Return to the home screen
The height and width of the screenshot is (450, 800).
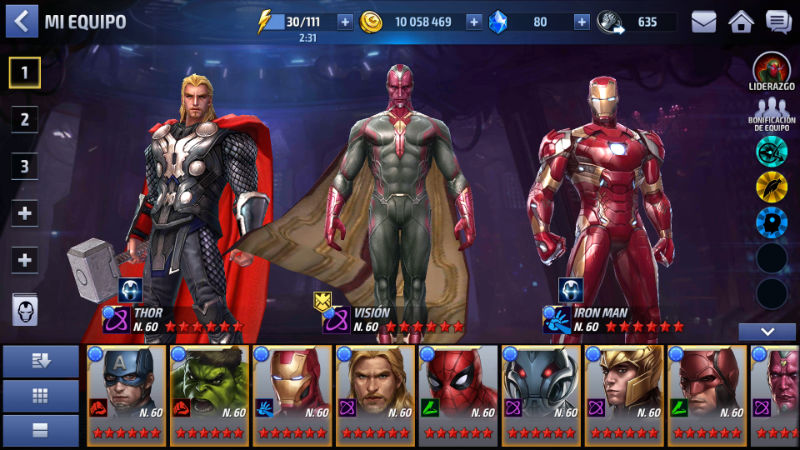[x=741, y=21]
